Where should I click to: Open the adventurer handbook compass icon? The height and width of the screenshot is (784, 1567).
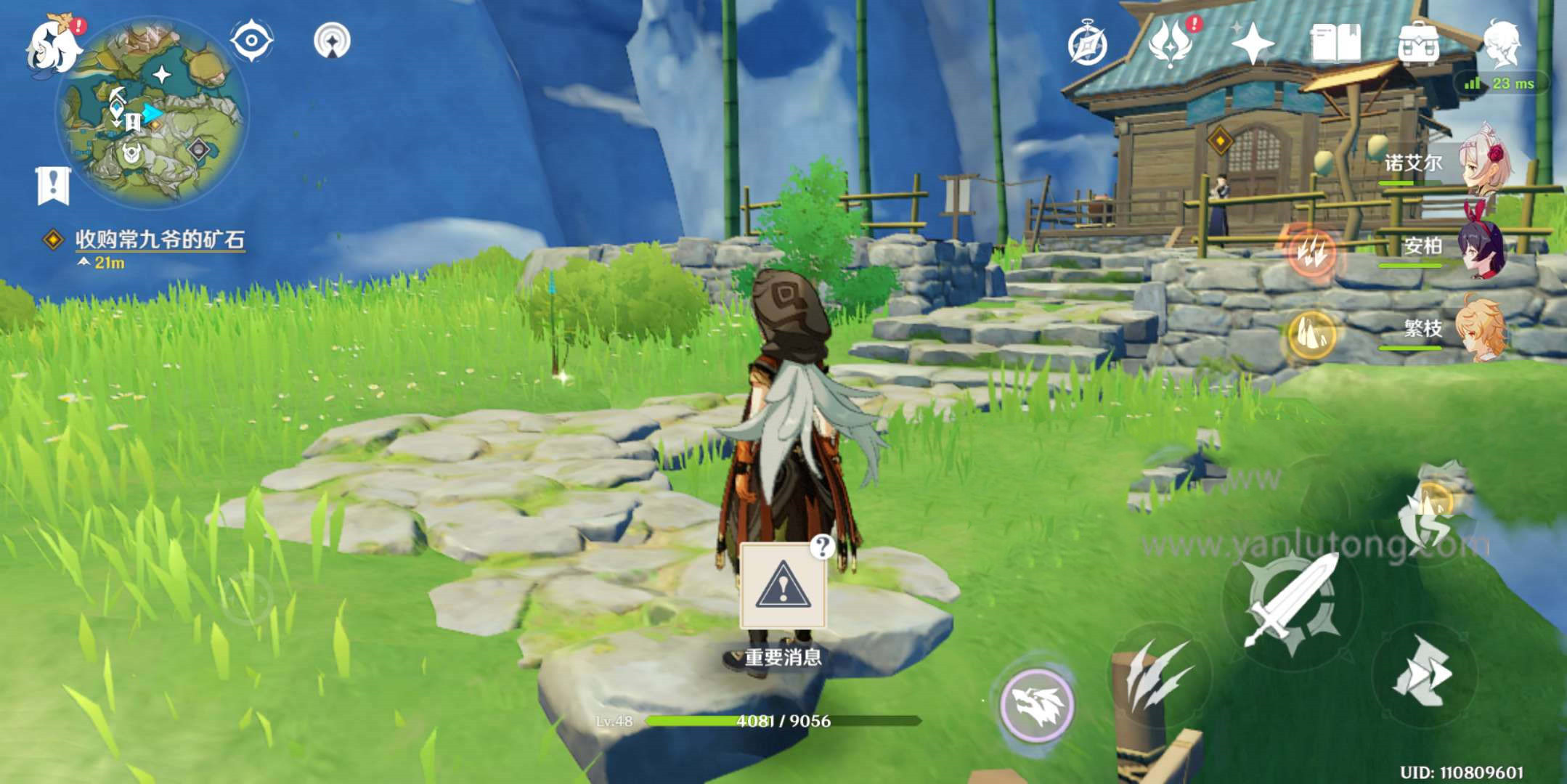1087,45
